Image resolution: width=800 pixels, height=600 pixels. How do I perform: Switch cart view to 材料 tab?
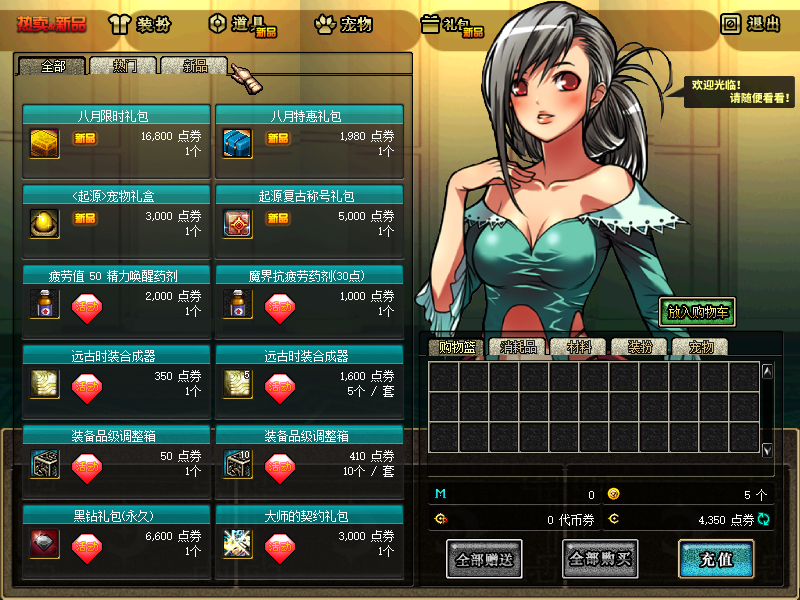(578, 348)
